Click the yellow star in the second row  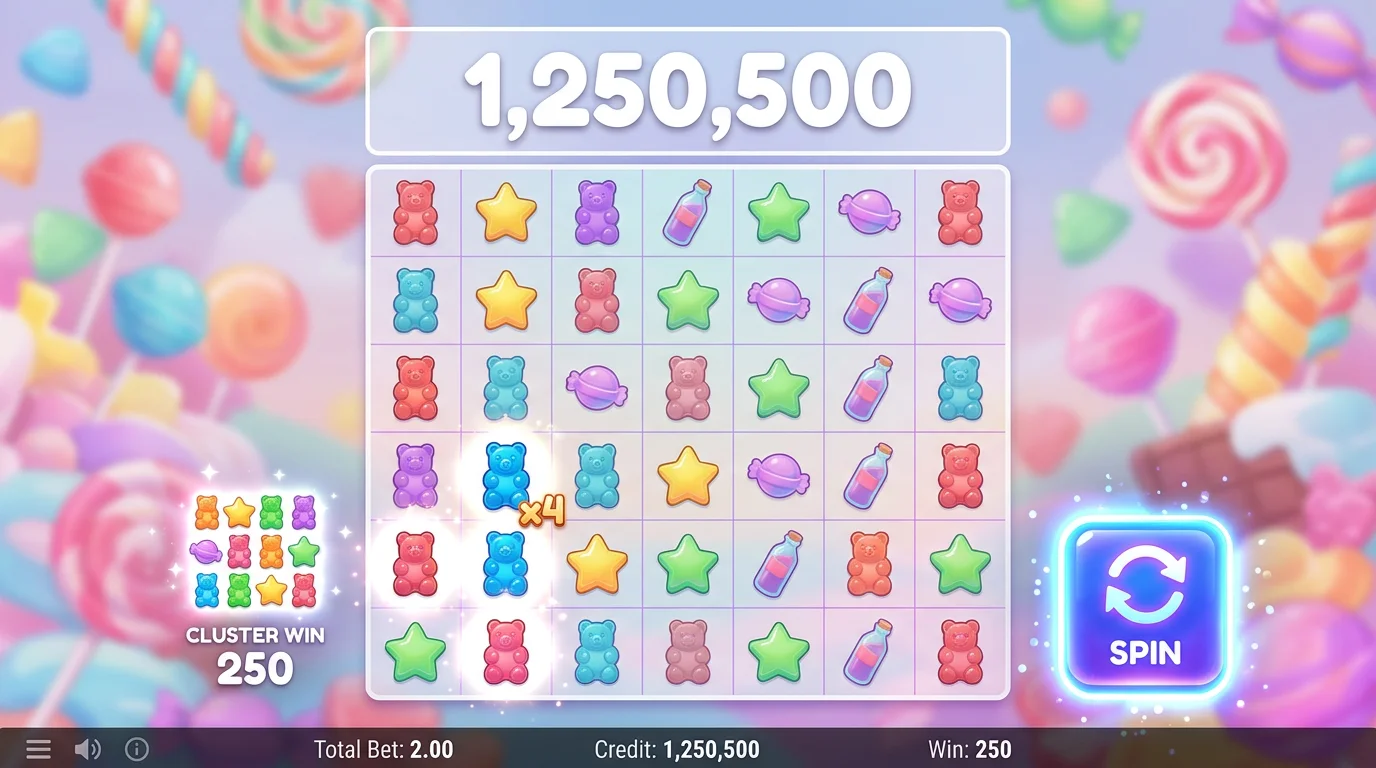coord(505,301)
